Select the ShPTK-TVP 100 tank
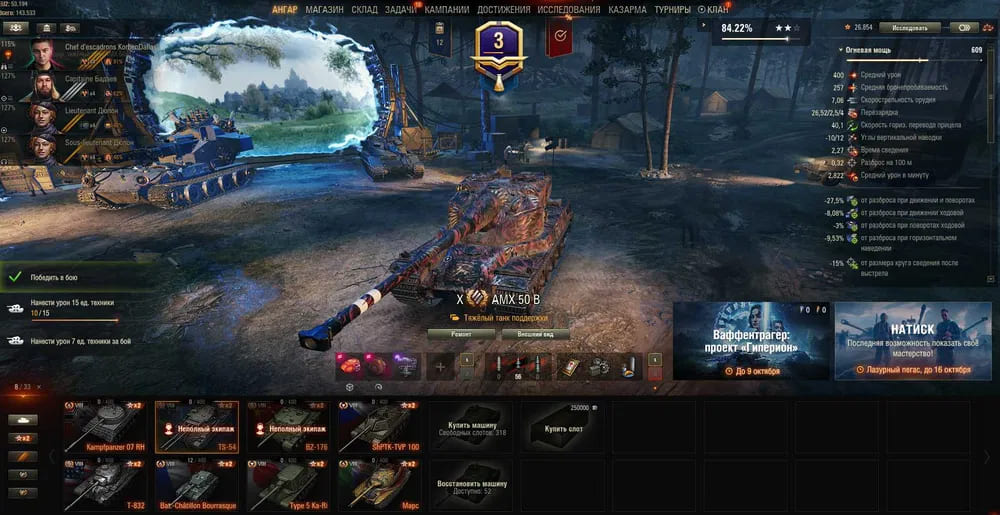Screen dimensions: 1000x515 [379, 426]
